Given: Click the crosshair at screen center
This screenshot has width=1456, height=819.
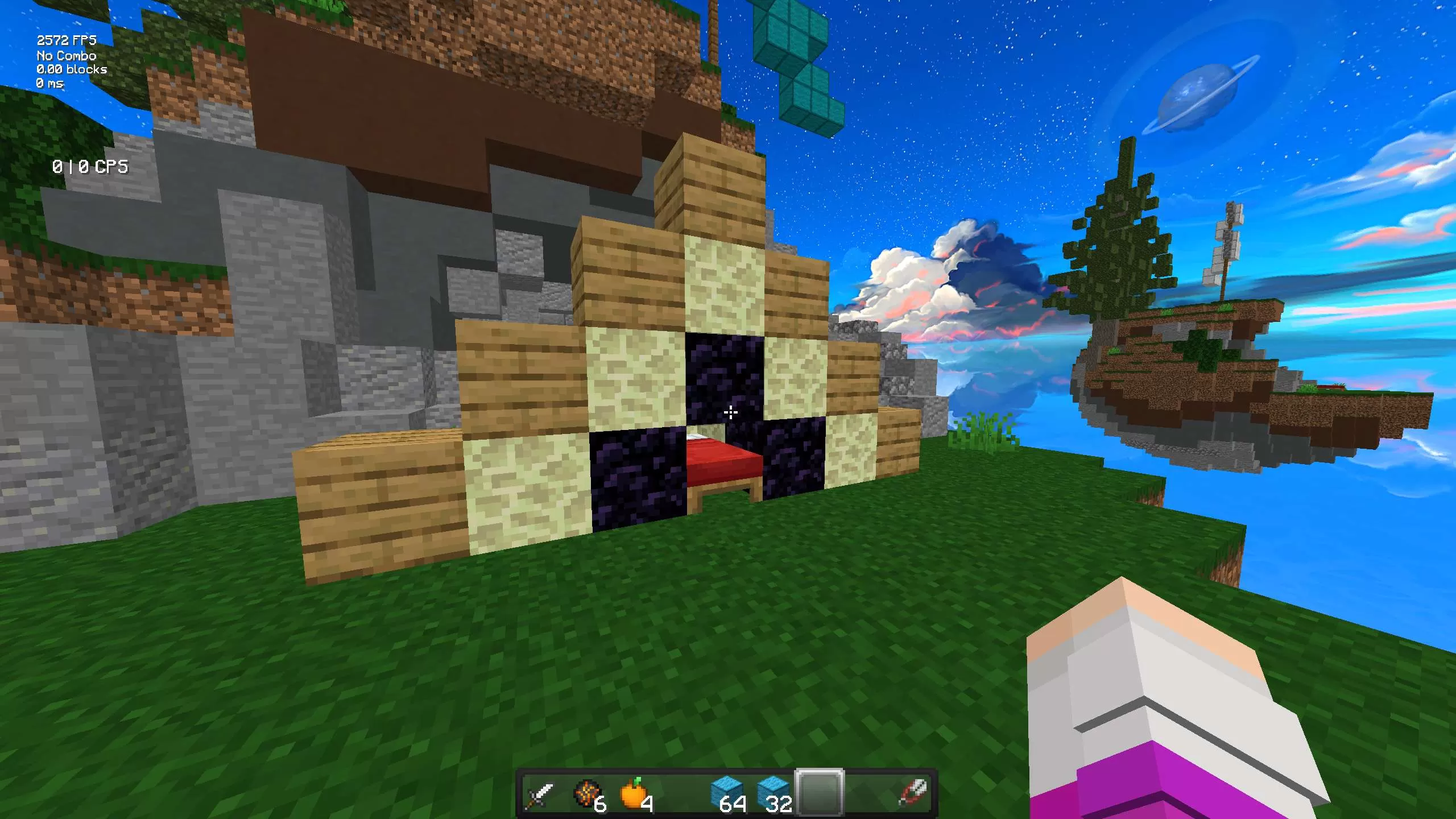Looking at the screenshot, I should point(730,411).
